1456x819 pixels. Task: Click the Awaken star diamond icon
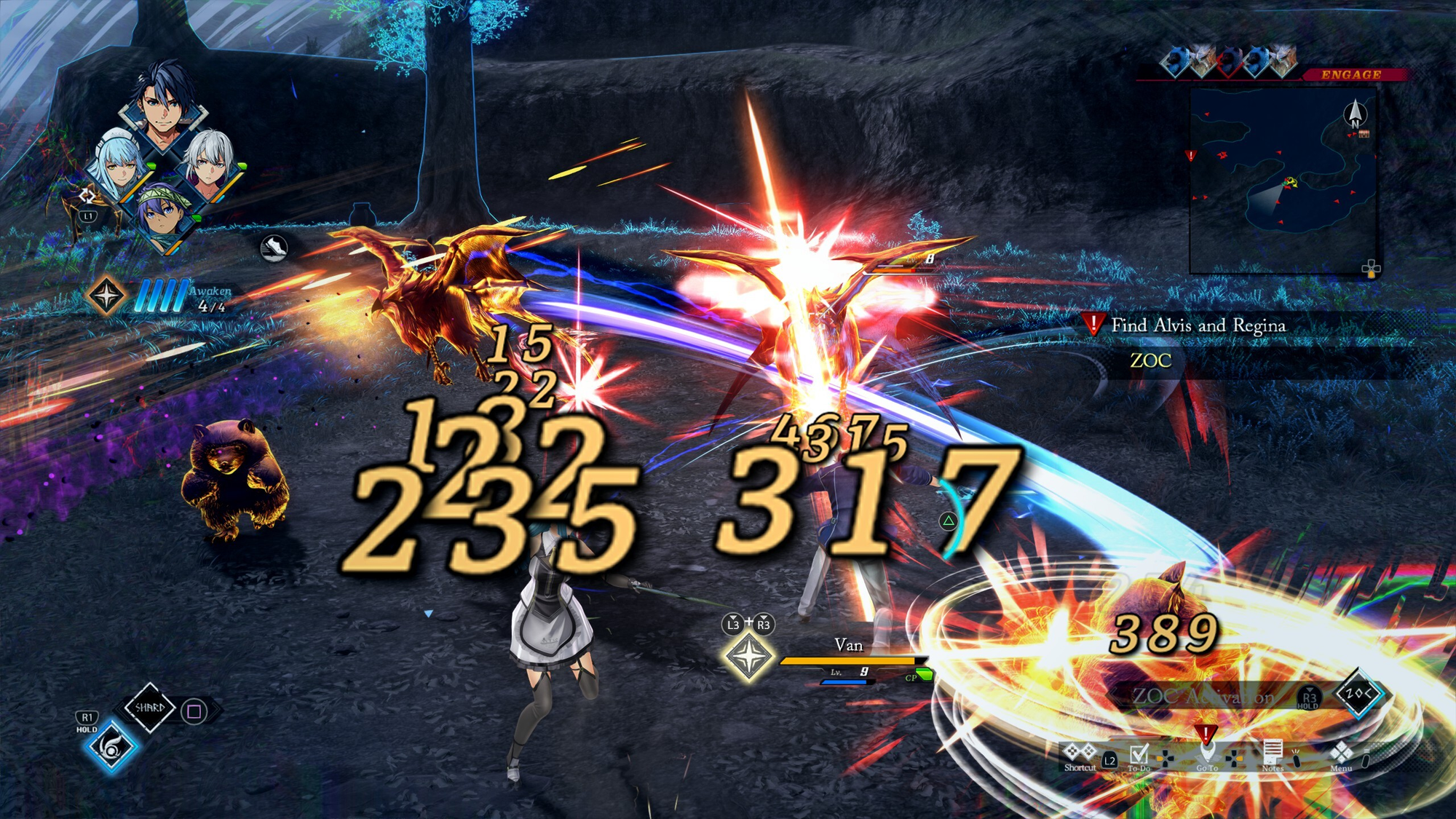click(x=106, y=296)
